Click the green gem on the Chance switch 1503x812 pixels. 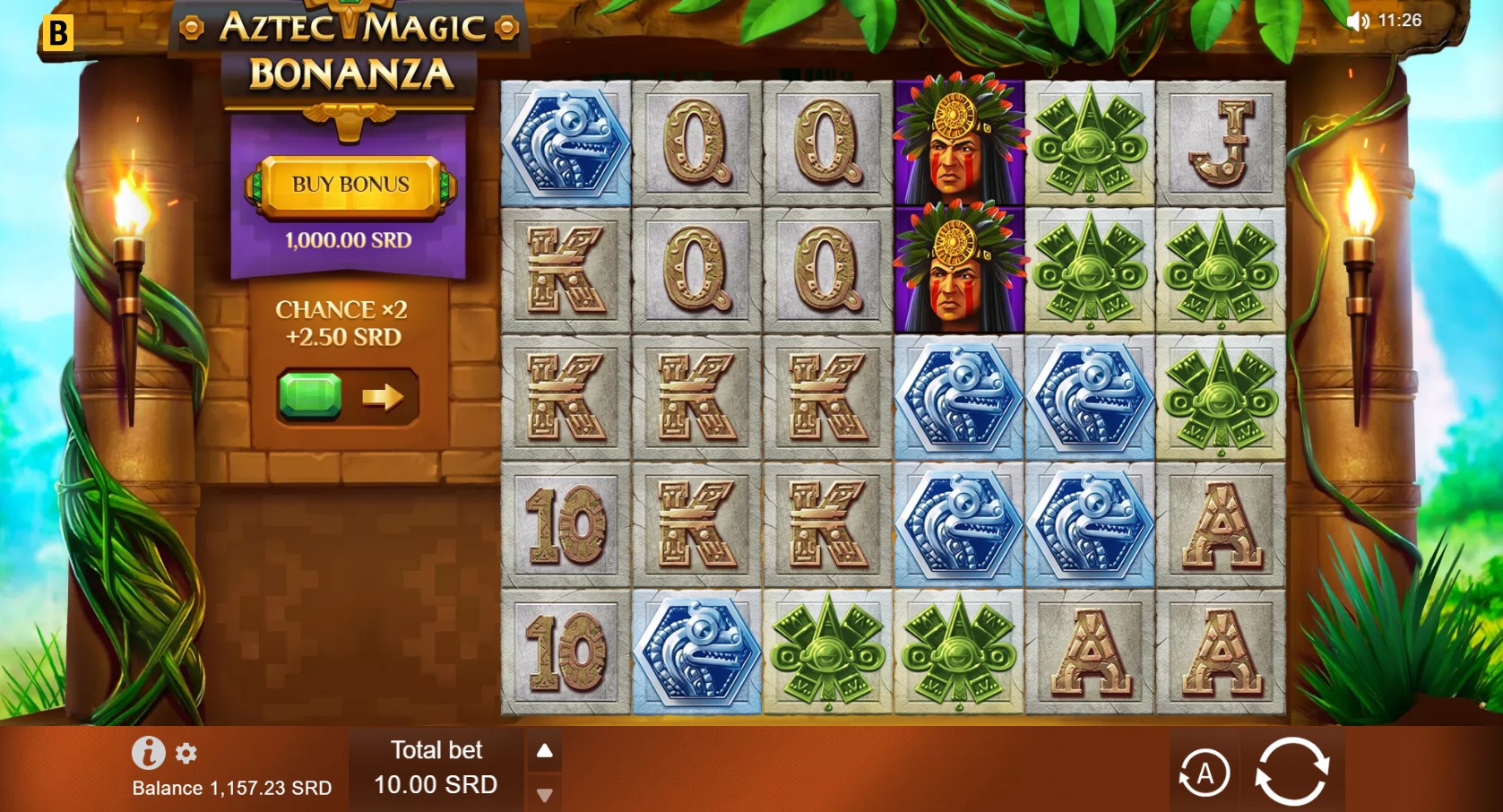(x=308, y=395)
